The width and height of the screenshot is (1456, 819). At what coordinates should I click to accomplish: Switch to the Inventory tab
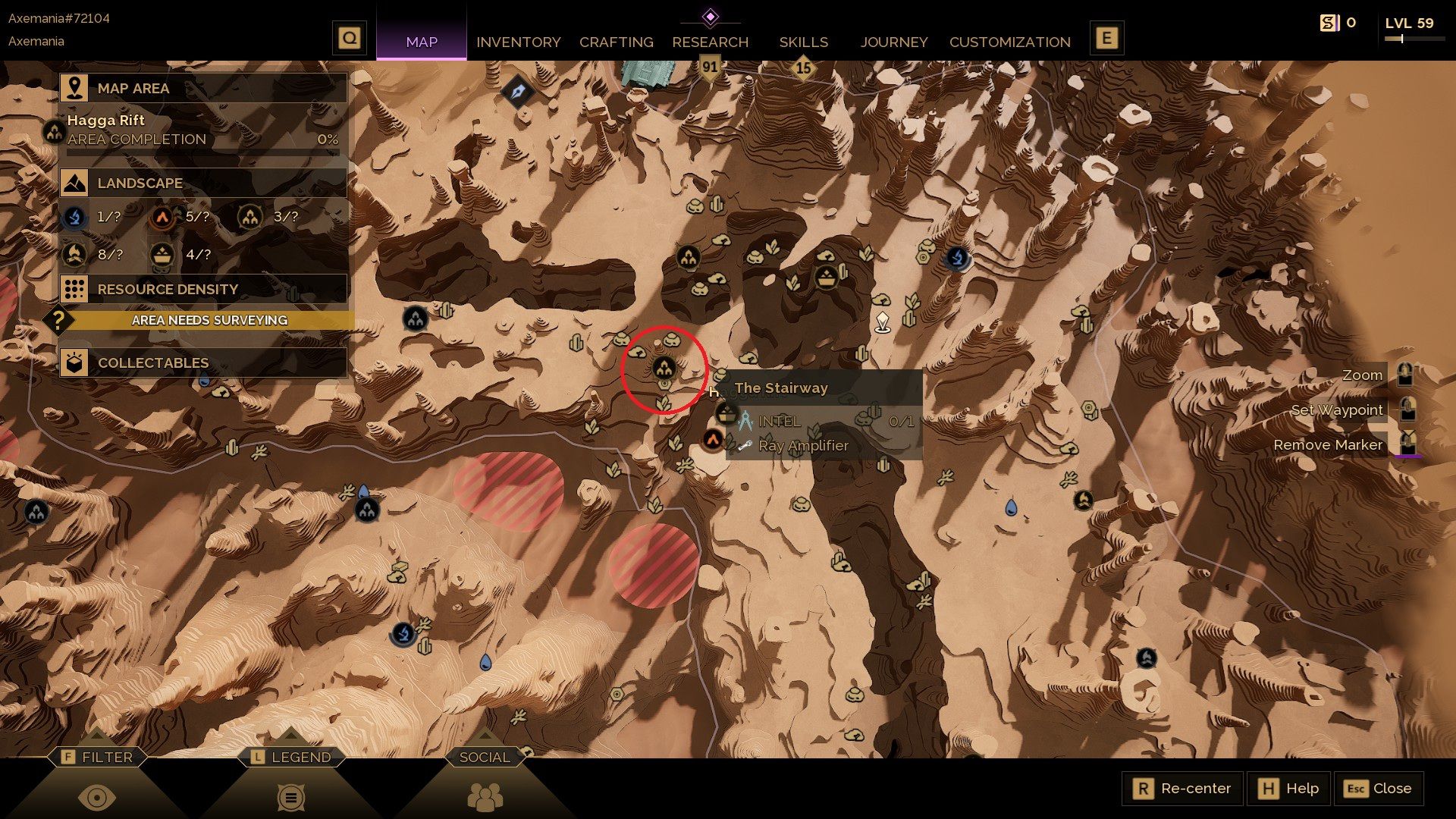pos(518,42)
